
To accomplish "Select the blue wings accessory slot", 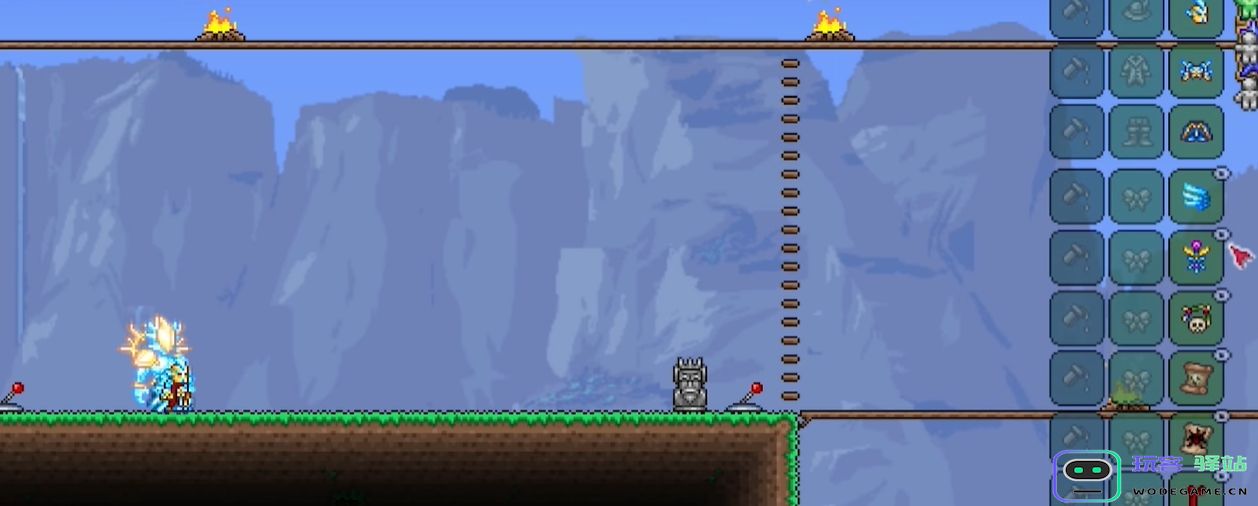I will pos(1196,196).
